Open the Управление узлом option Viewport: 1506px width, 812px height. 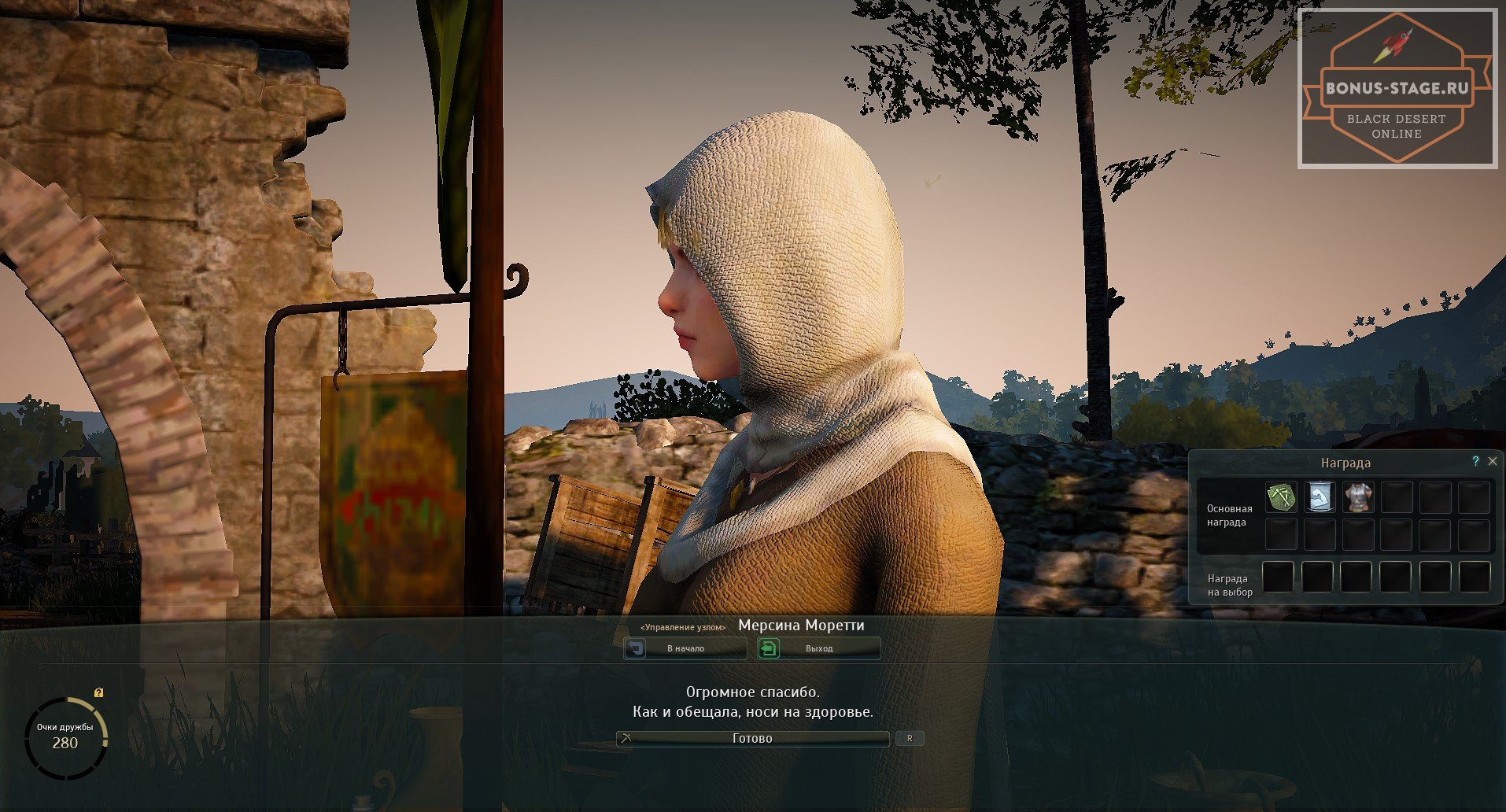tap(683, 626)
